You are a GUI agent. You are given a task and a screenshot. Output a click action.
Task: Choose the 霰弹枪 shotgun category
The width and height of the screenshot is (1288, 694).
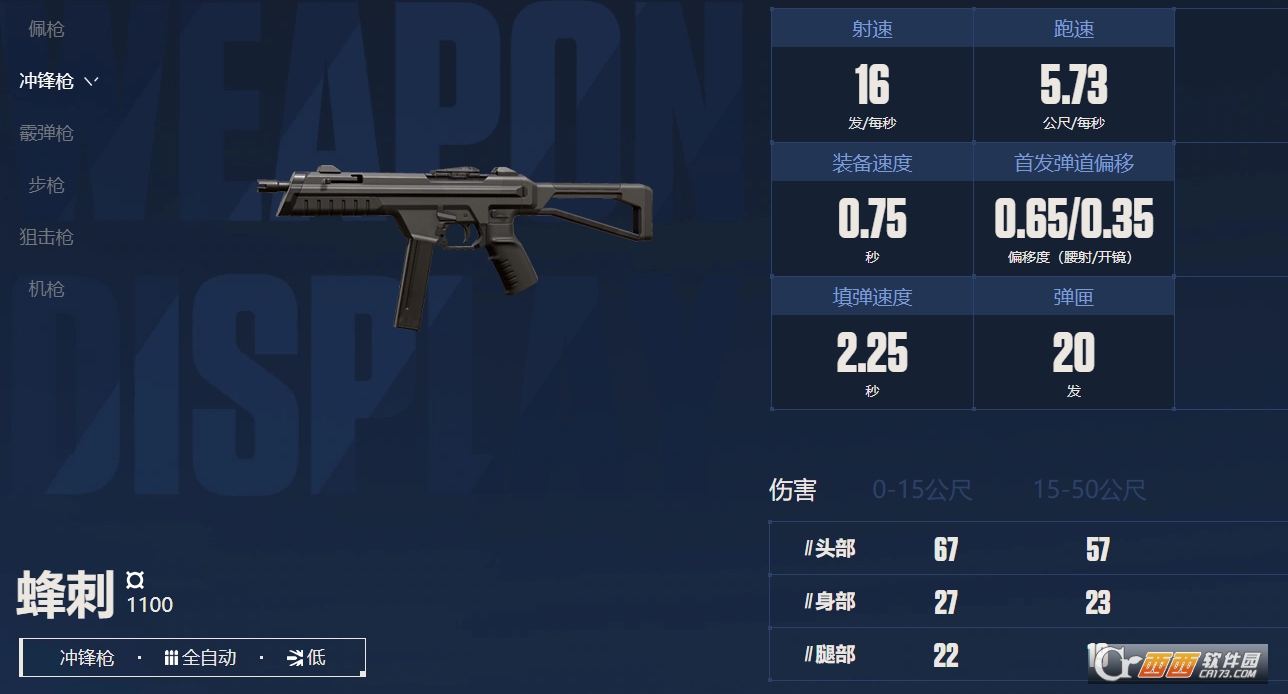pos(46,133)
